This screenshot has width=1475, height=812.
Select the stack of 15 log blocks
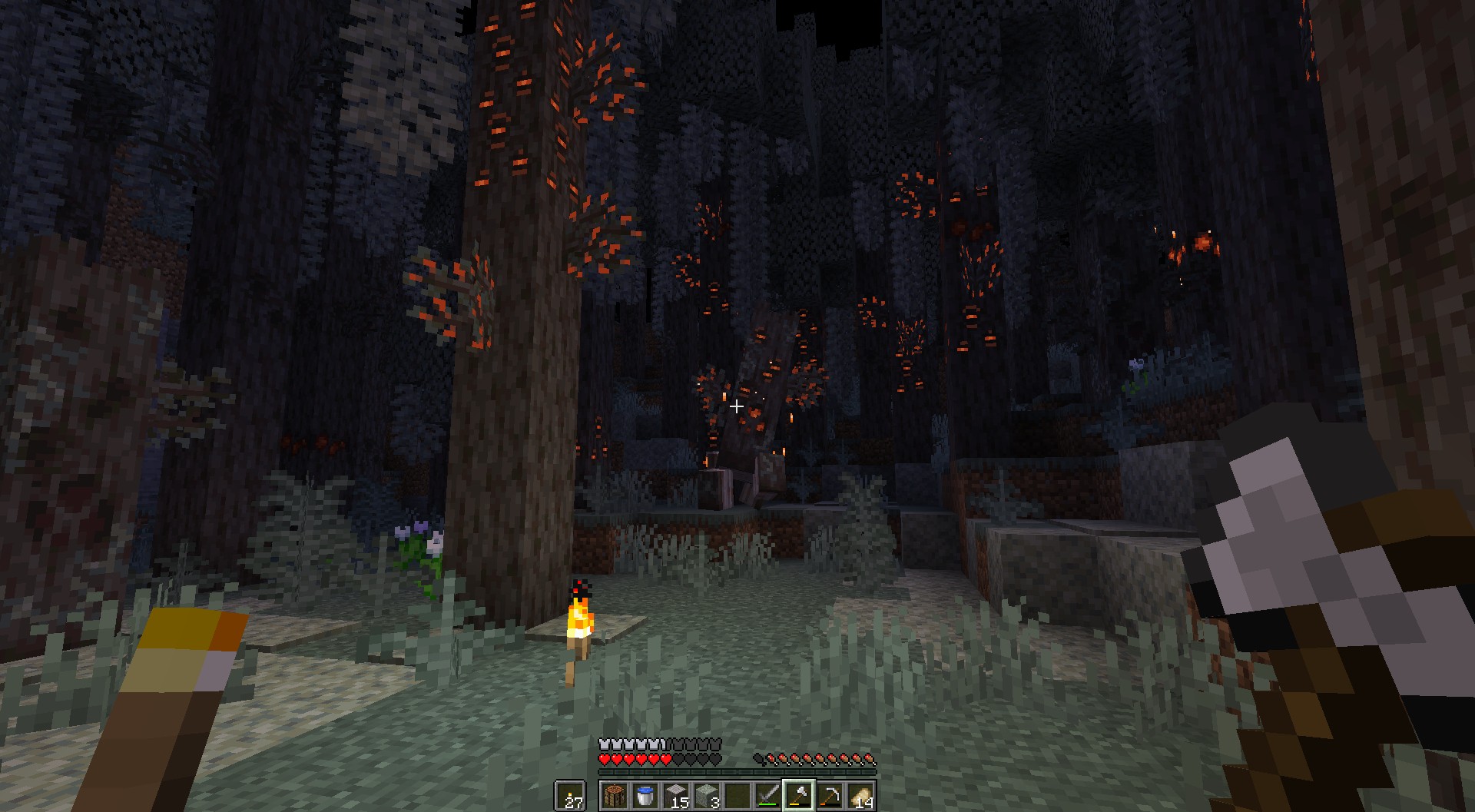point(676,796)
